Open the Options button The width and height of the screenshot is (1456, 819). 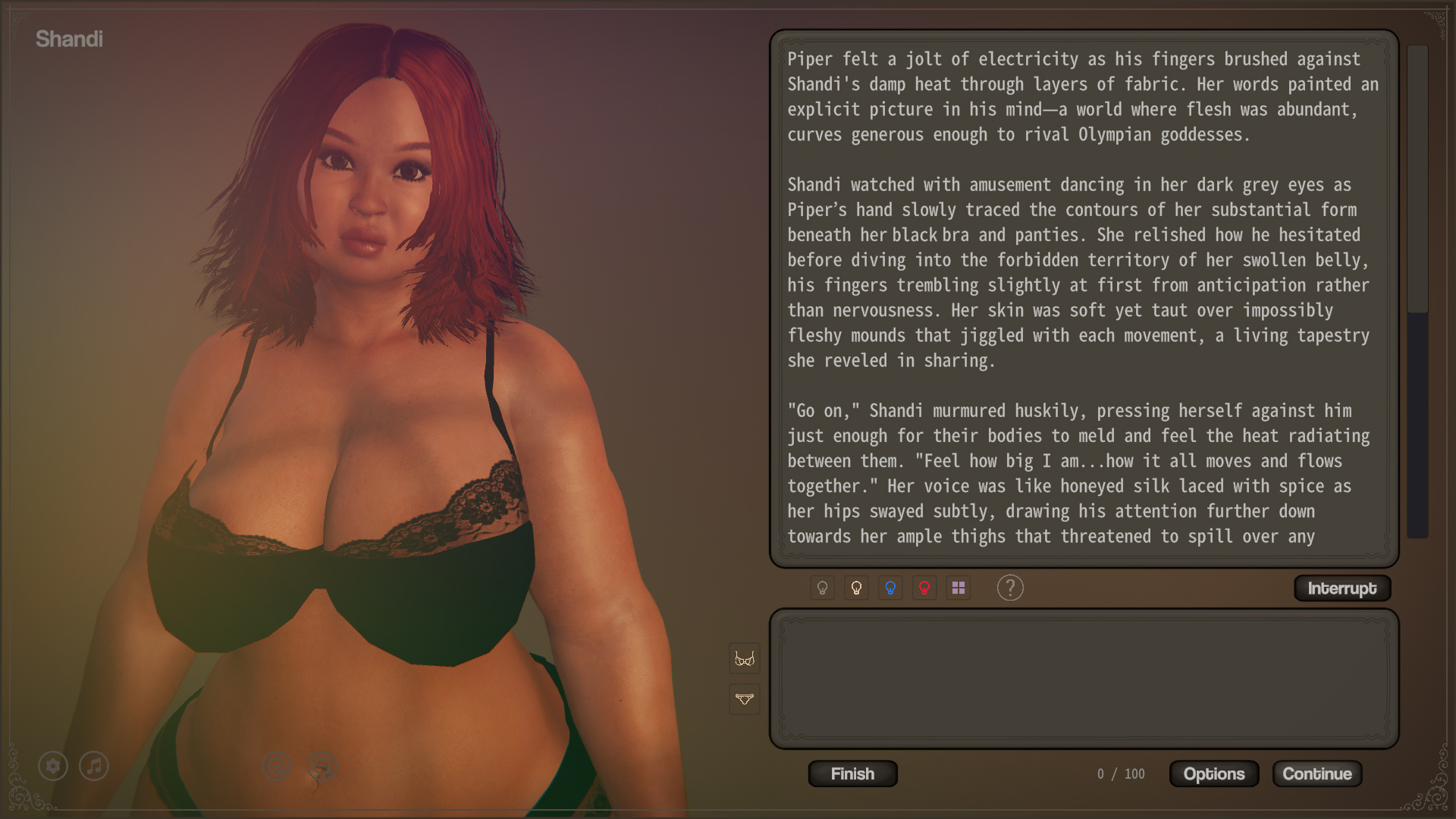tap(1213, 773)
